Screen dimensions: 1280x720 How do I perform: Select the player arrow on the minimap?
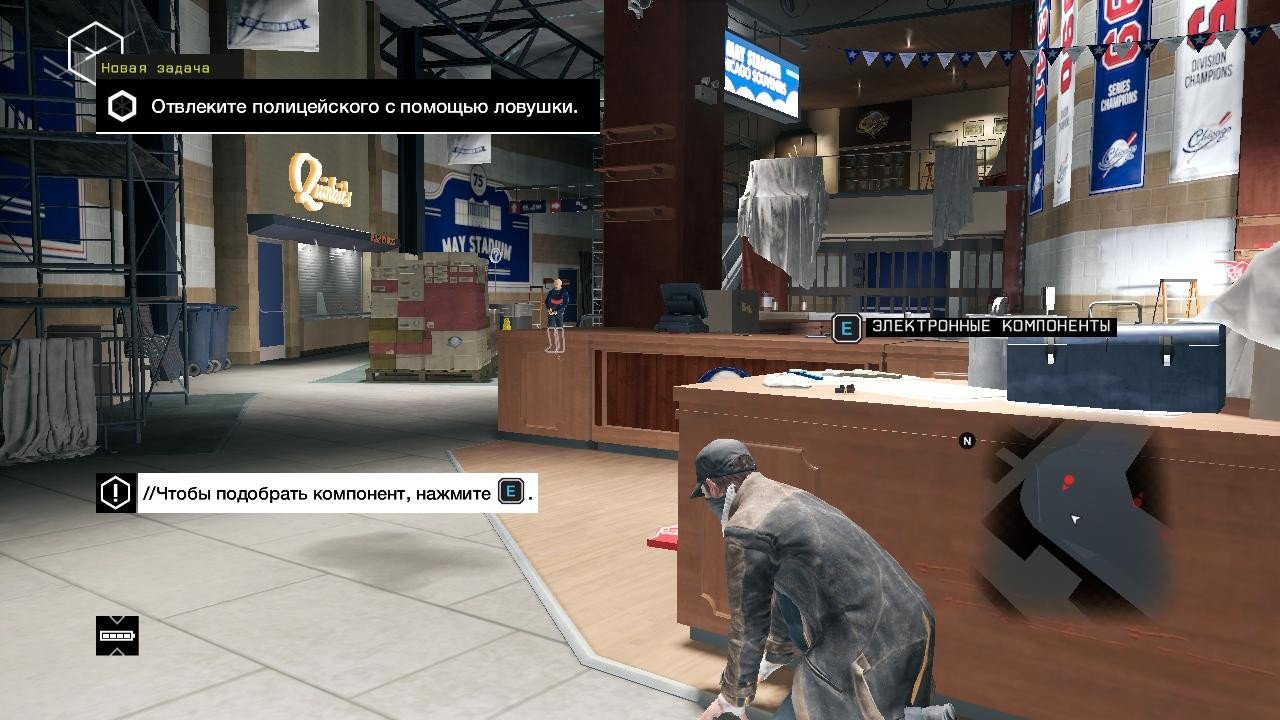click(x=1075, y=519)
